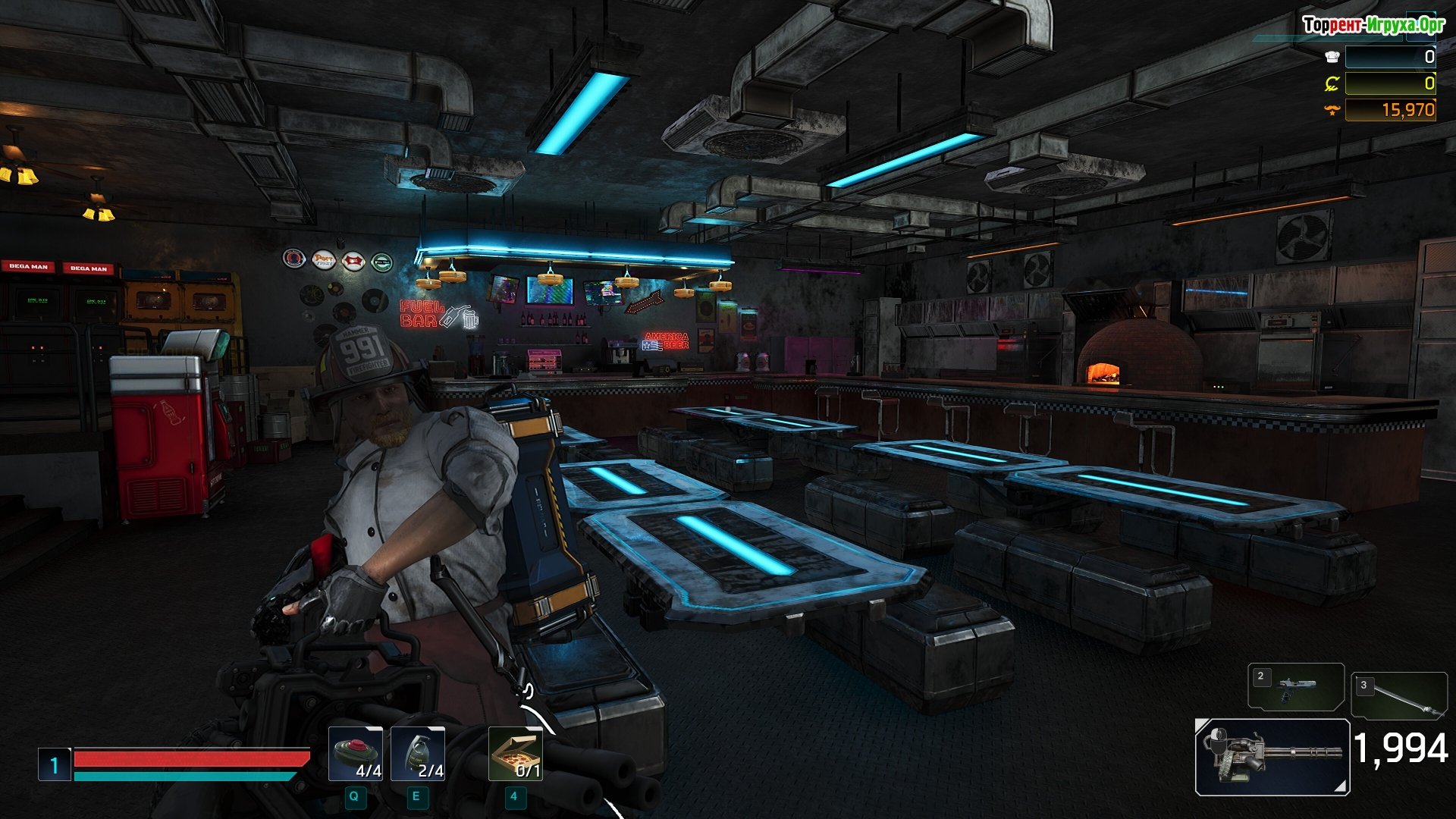Choose the frag grenade slot
This screenshot has width=1456, height=819.
418,754
